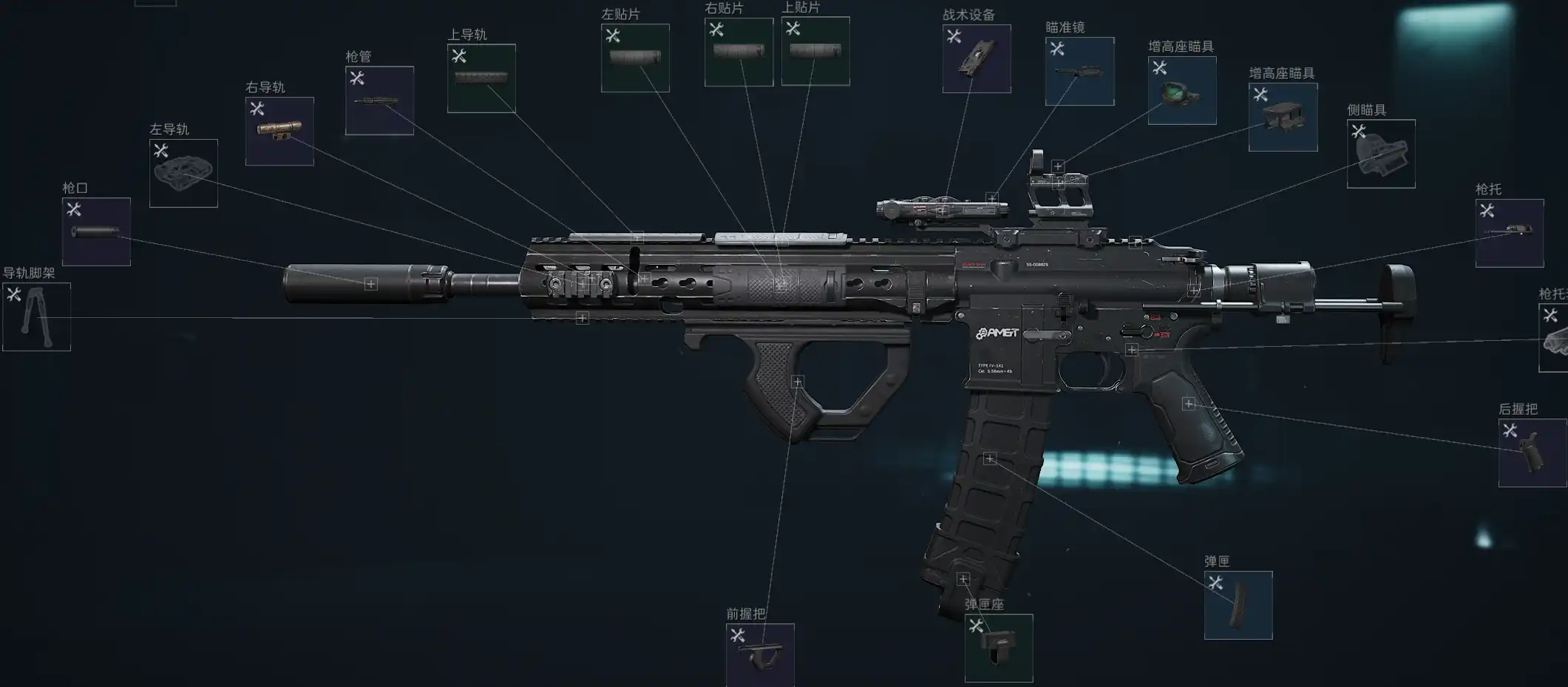The image size is (1568, 687).
Task: Open the 侧瞄具 side sight slot
Action: 1381,154
